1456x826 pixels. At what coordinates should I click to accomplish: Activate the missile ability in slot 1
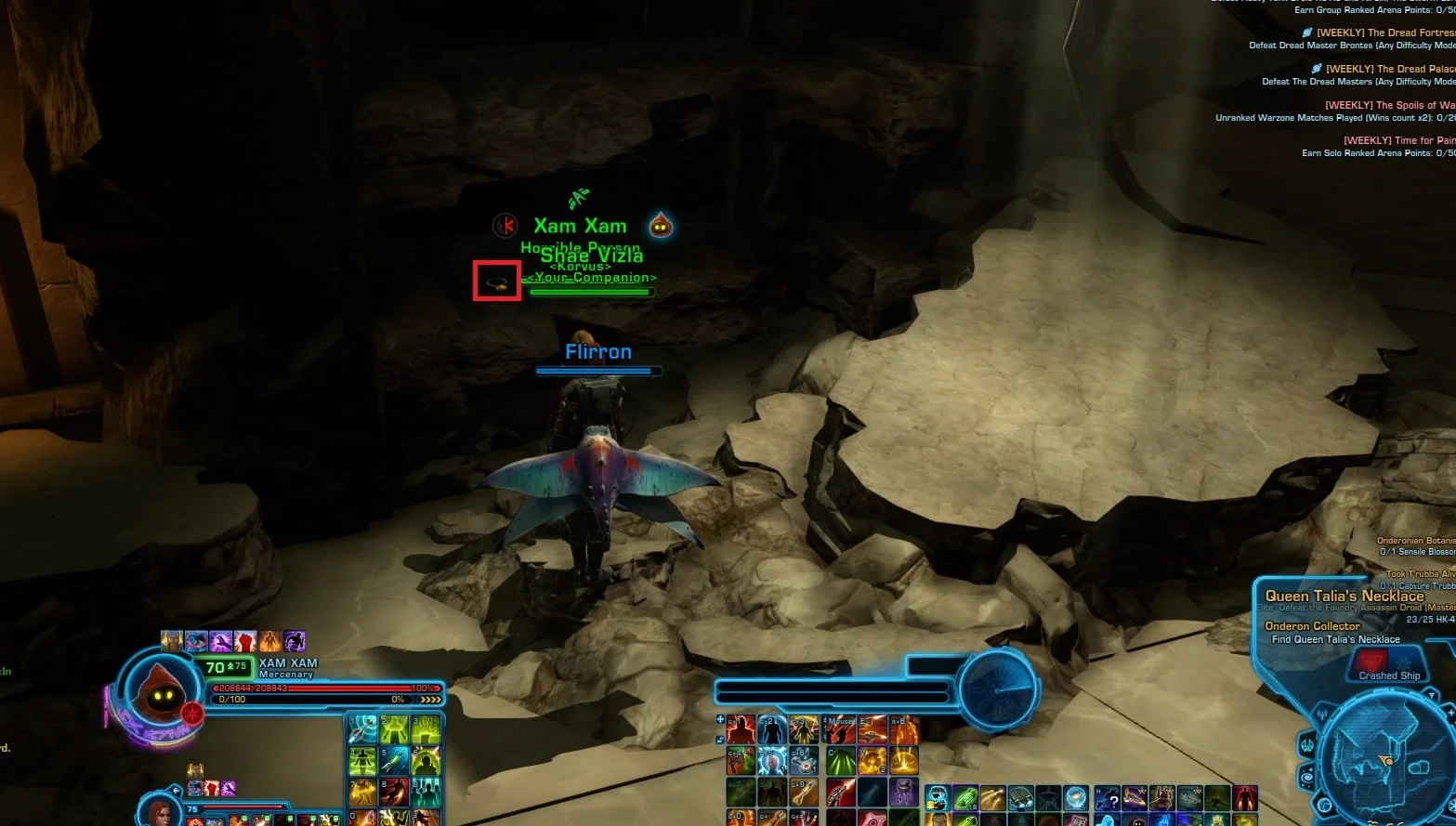[362, 729]
